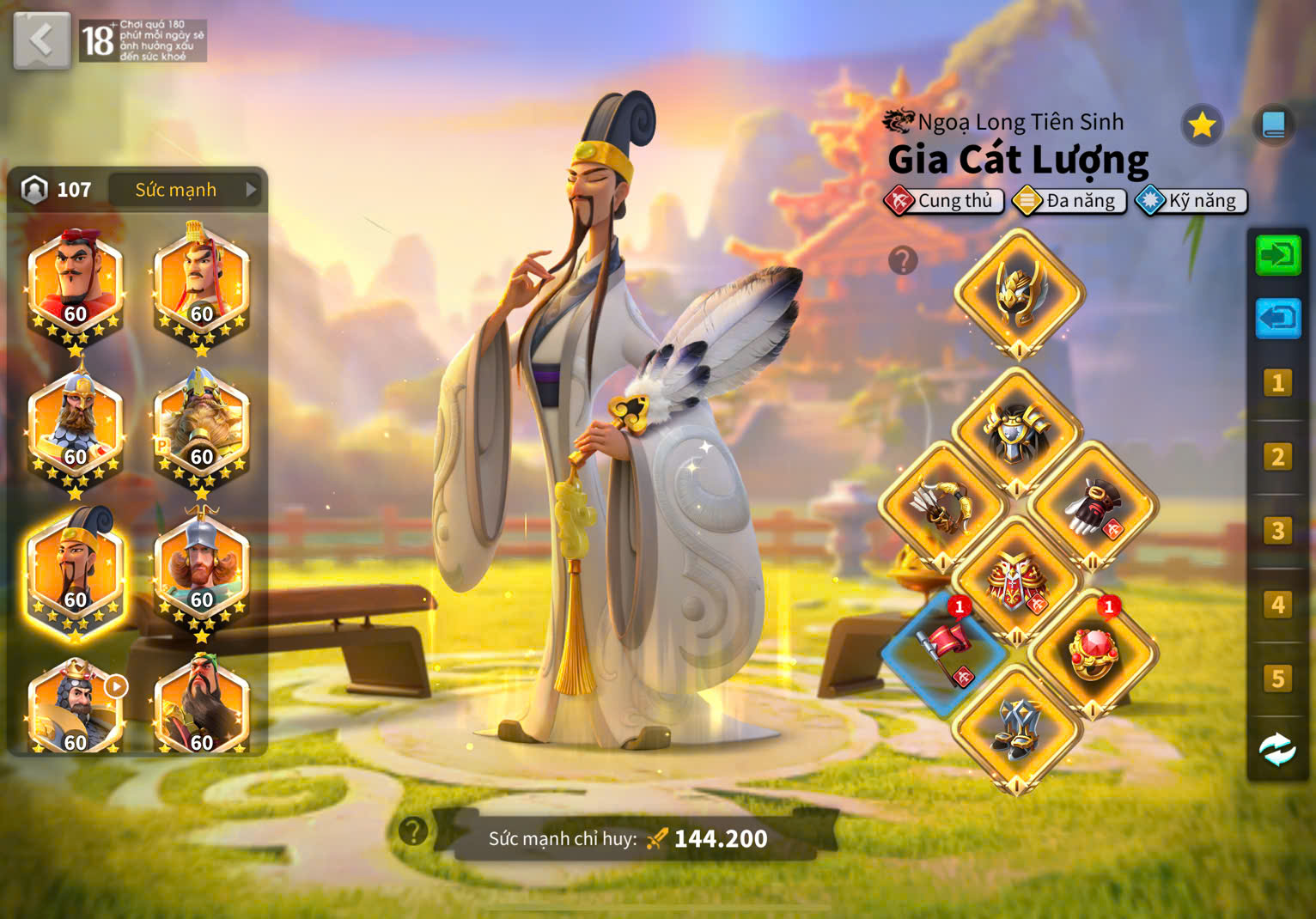Open the blue book info button

[1273, 125]
